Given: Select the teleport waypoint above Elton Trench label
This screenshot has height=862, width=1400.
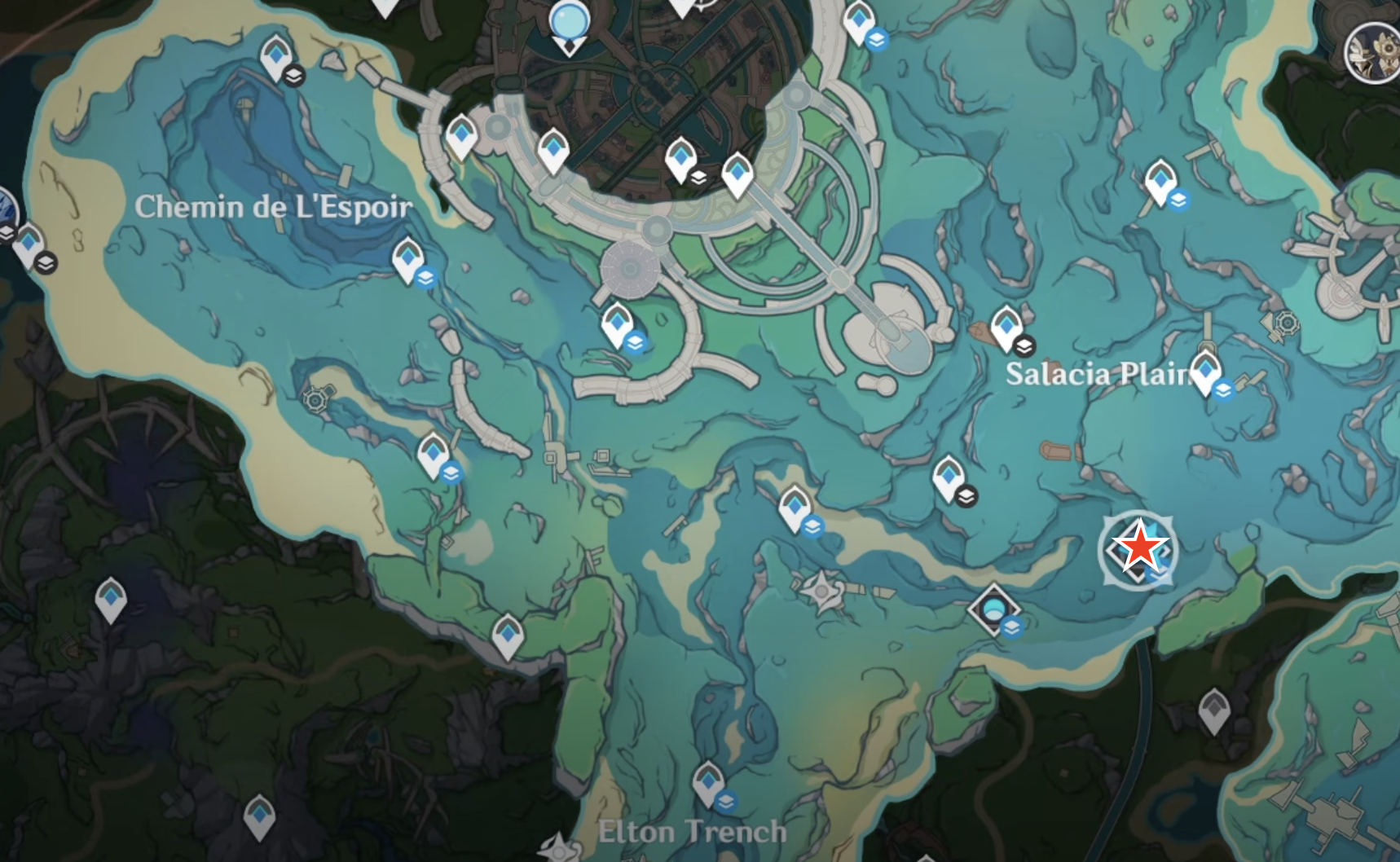Looking at the screenshot, I should coord(708,781).
